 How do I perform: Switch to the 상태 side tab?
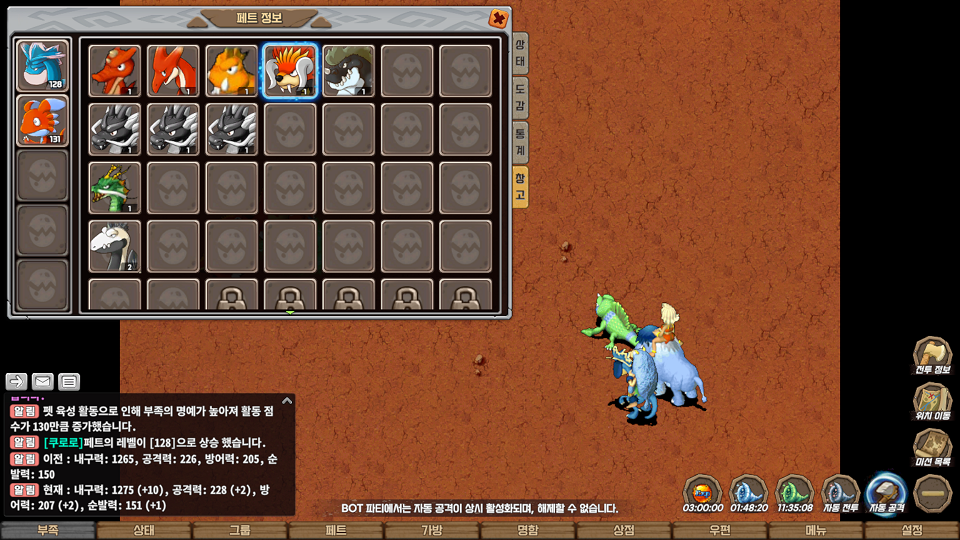tap(520, 52)
